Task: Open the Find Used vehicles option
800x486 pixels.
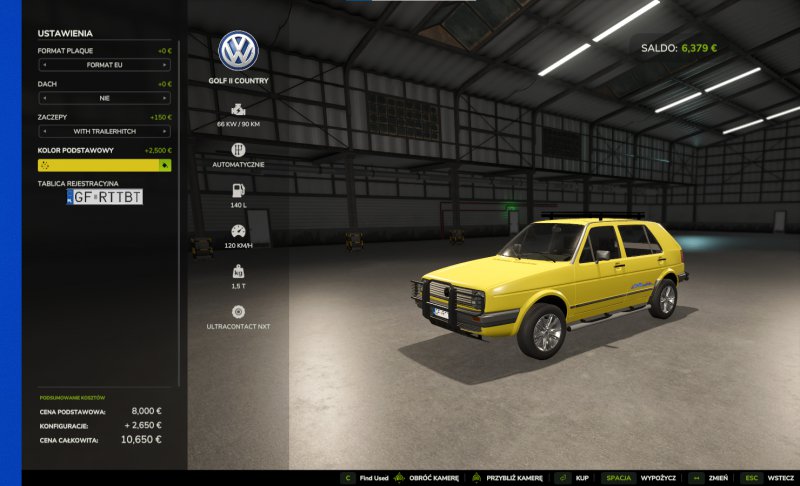Action: tap(374, 478)
